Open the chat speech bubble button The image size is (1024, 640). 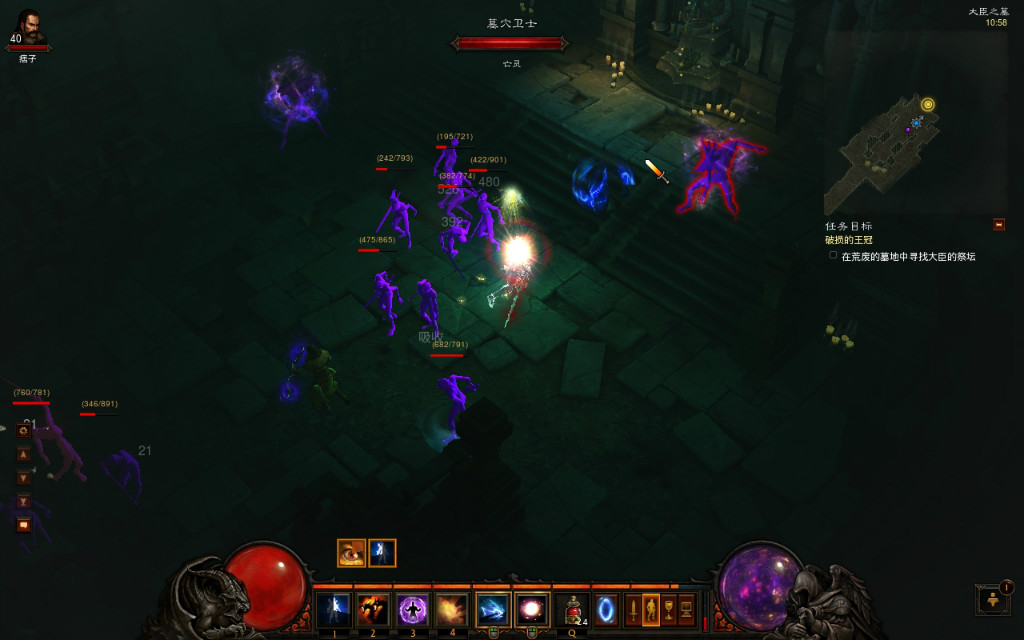pyautogui.click(x=23, y=524)
